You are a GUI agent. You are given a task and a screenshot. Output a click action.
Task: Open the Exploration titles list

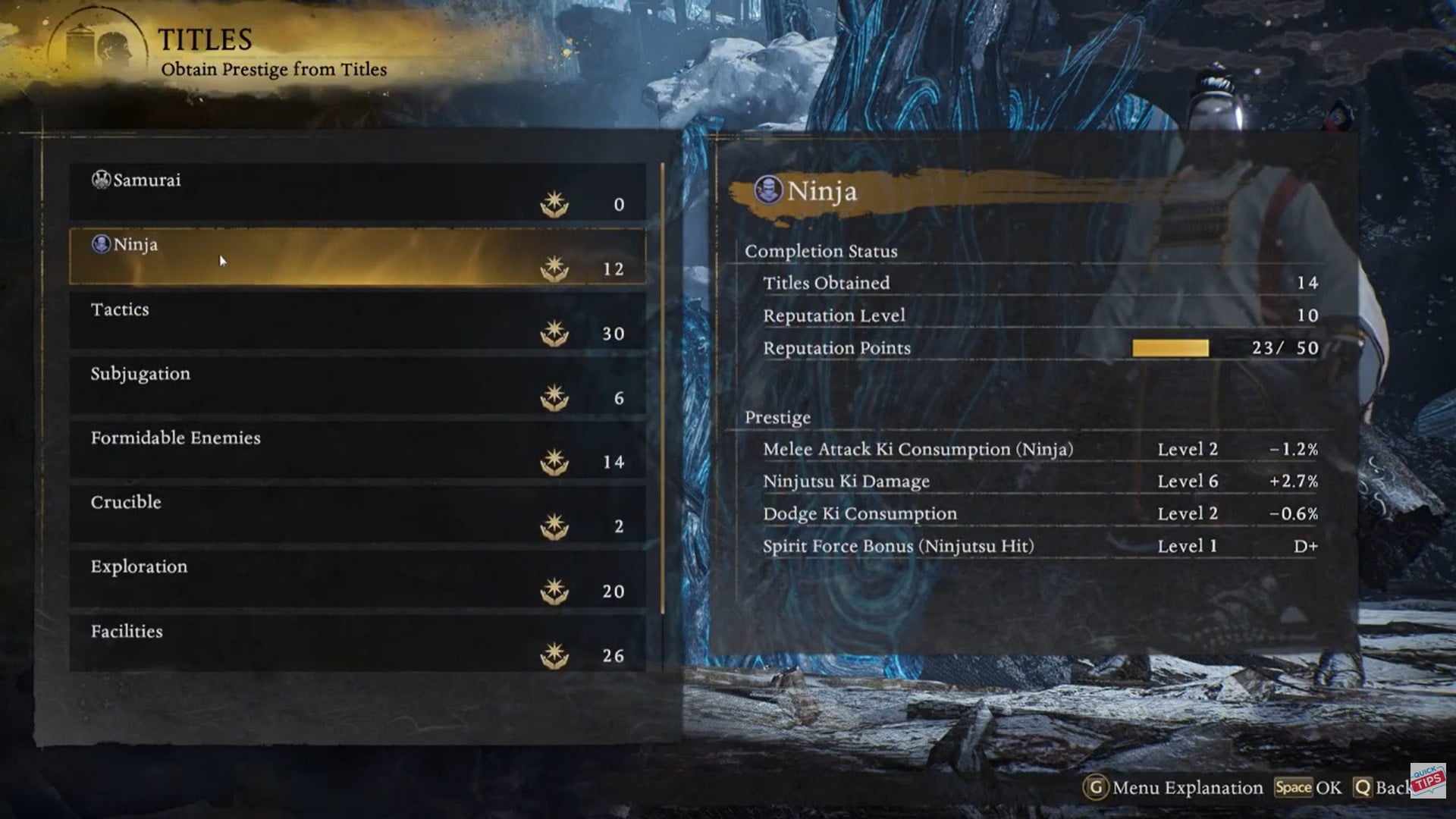click(x=357, y=579)
